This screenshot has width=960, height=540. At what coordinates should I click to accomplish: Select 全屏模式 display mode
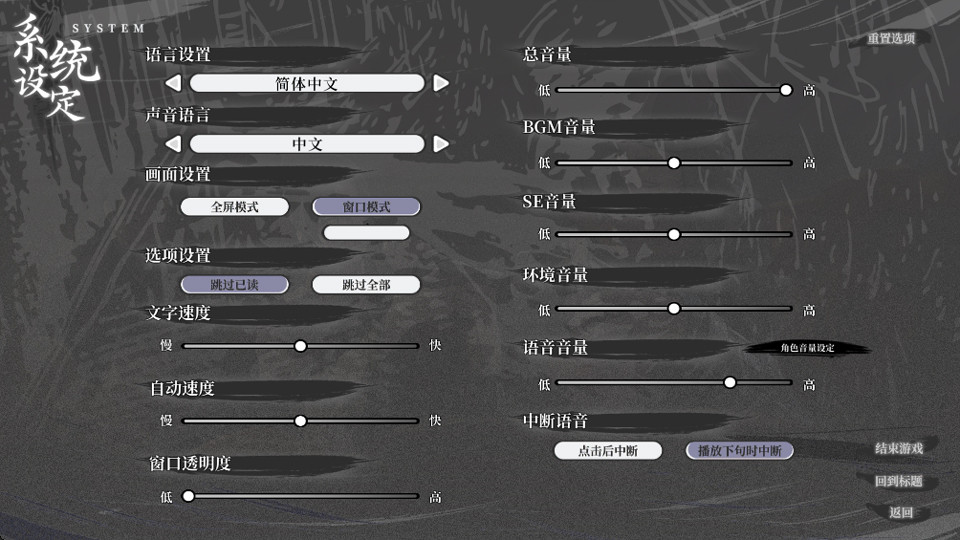(x=235, y=207)
